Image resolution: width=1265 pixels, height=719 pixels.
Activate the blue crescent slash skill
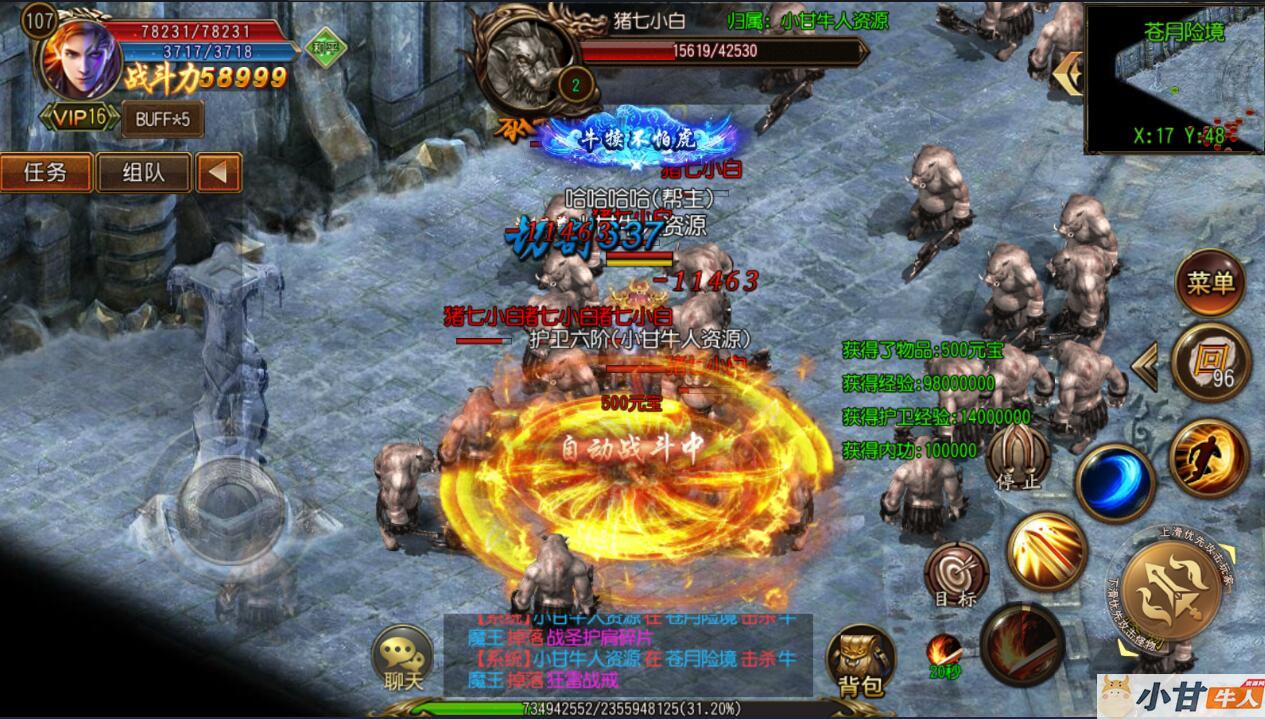[1115, 480]
